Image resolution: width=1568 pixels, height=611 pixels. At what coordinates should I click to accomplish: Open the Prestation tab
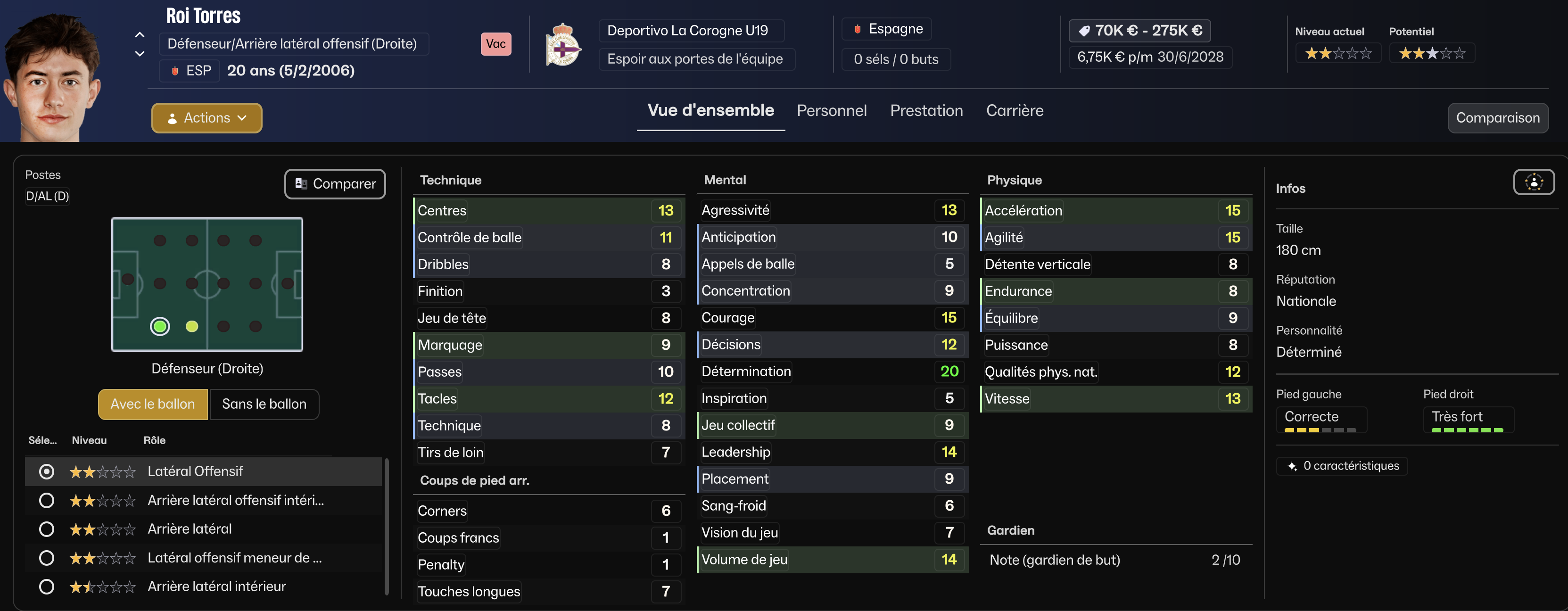click(926, 111)
